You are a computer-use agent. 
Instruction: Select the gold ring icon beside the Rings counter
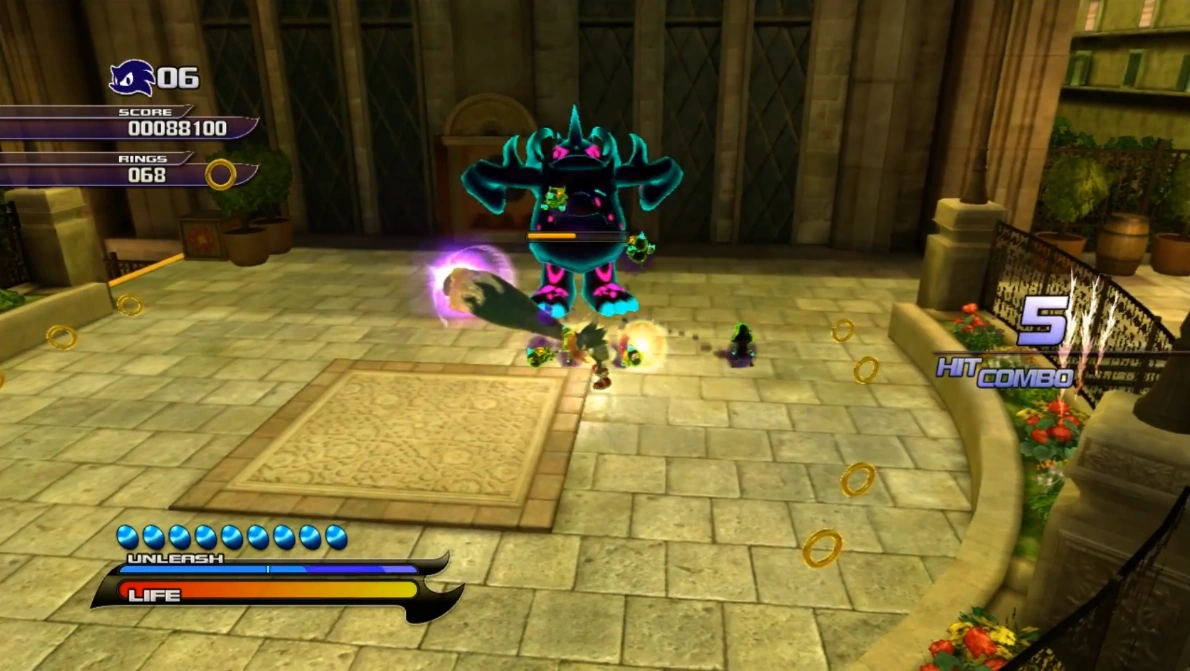pyautogui.click(x=221, y=175)
